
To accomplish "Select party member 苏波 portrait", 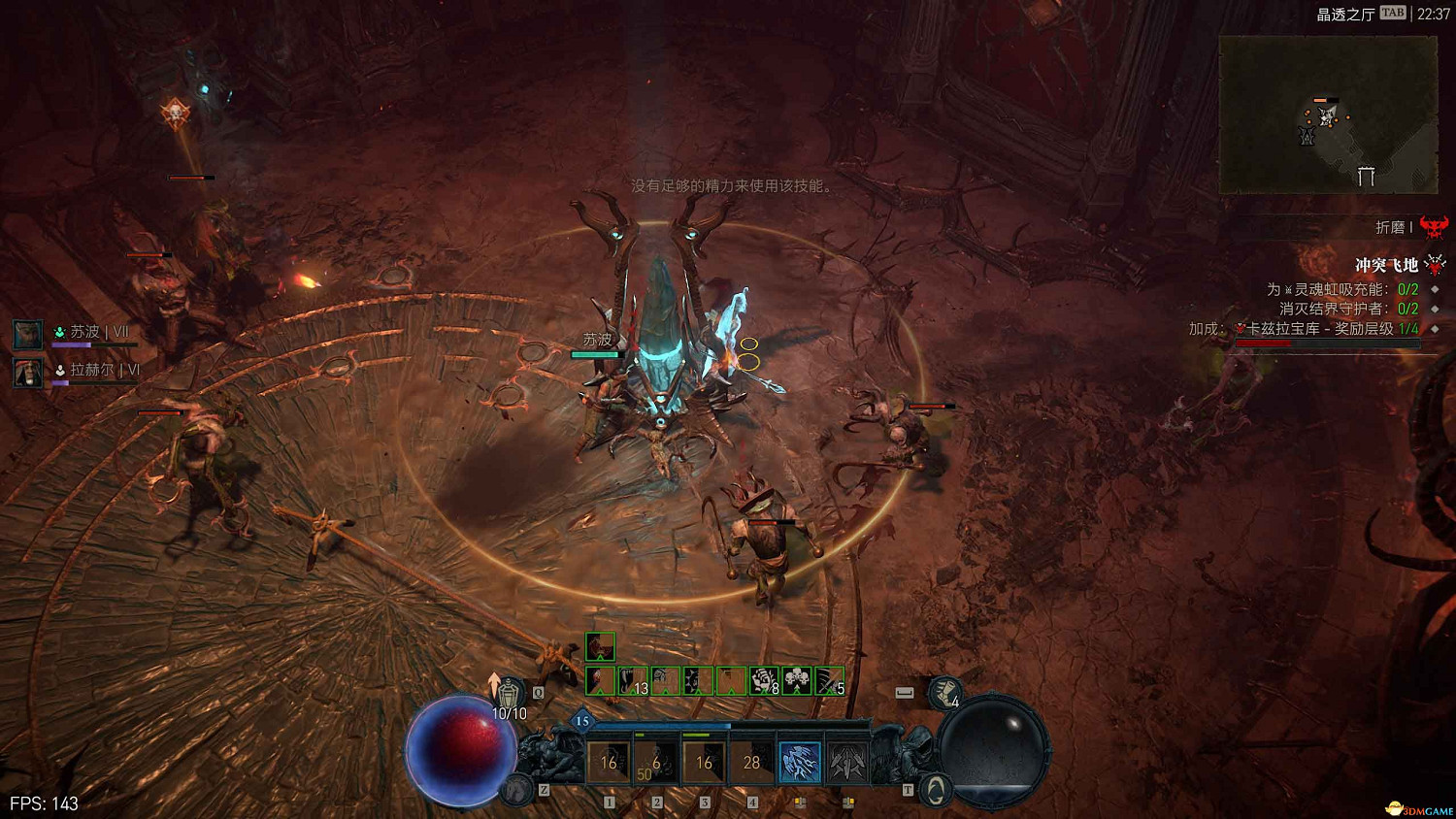I will tap(27, 334).
